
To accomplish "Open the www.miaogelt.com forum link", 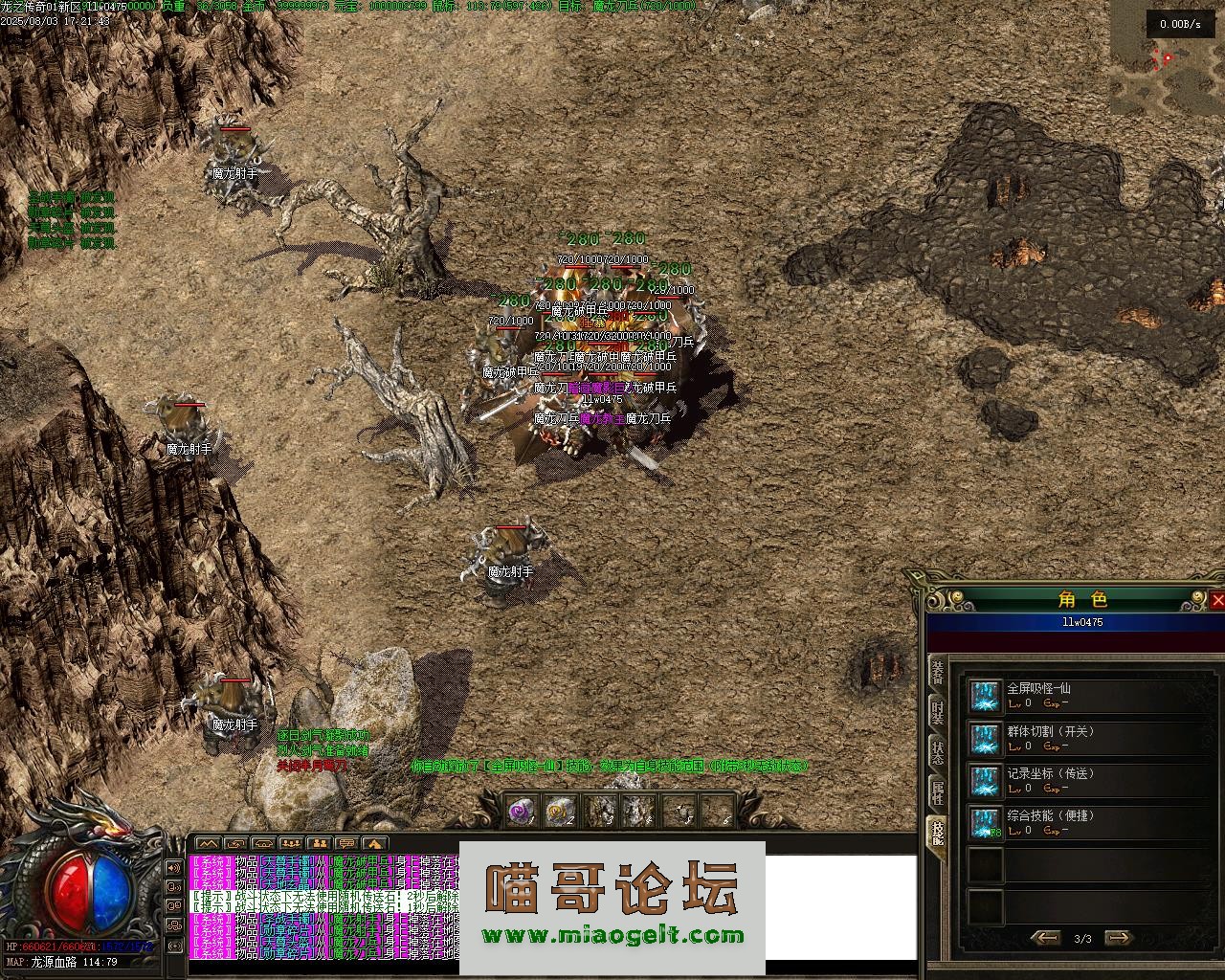I will [x=612, y=936].
